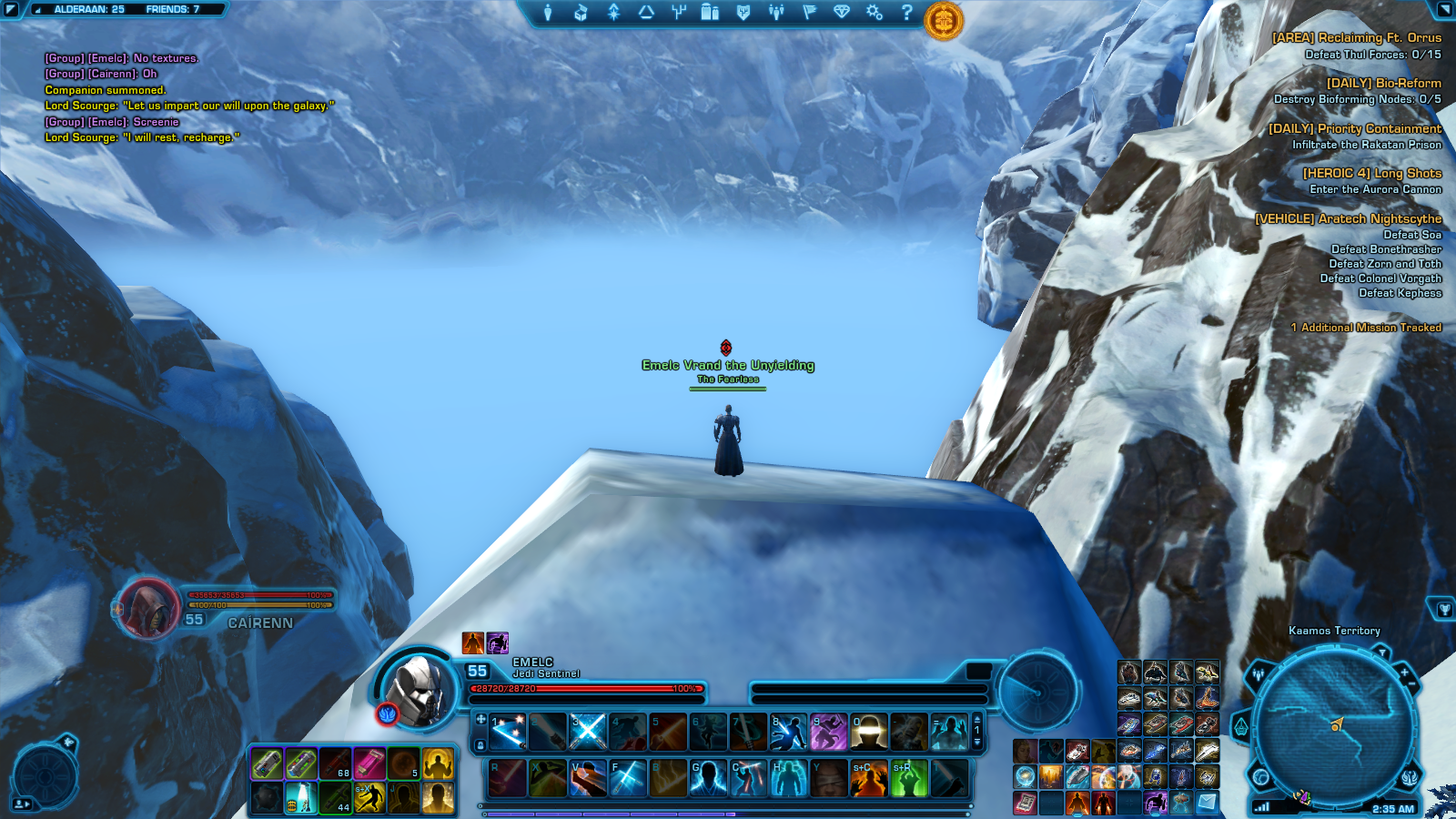Select the Cairenn group member portrait
This screenshot has width=1456, height=819.
[x=149, y=608]
